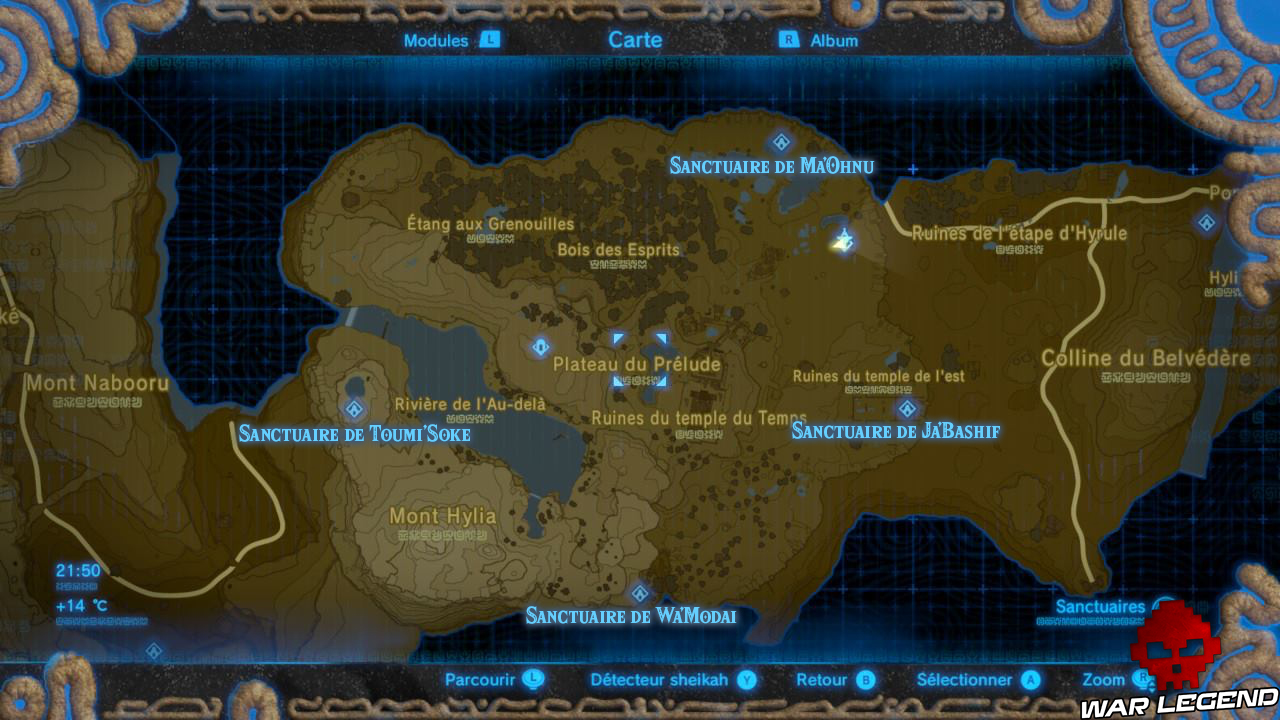Select the Sanctuaire de Toumi'Soke shrine icon
This screenshot has width=1280, height=720.
[352, 407]
